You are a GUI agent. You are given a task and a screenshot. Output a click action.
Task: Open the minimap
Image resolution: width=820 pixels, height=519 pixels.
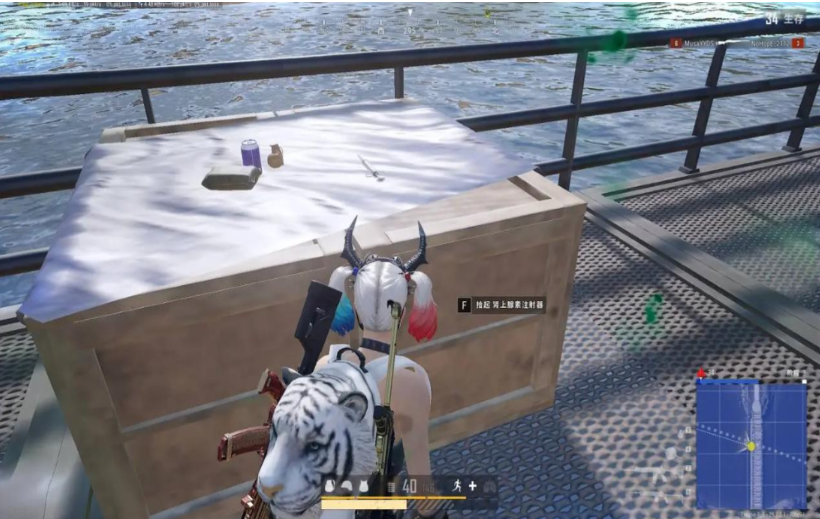(751, 445)
